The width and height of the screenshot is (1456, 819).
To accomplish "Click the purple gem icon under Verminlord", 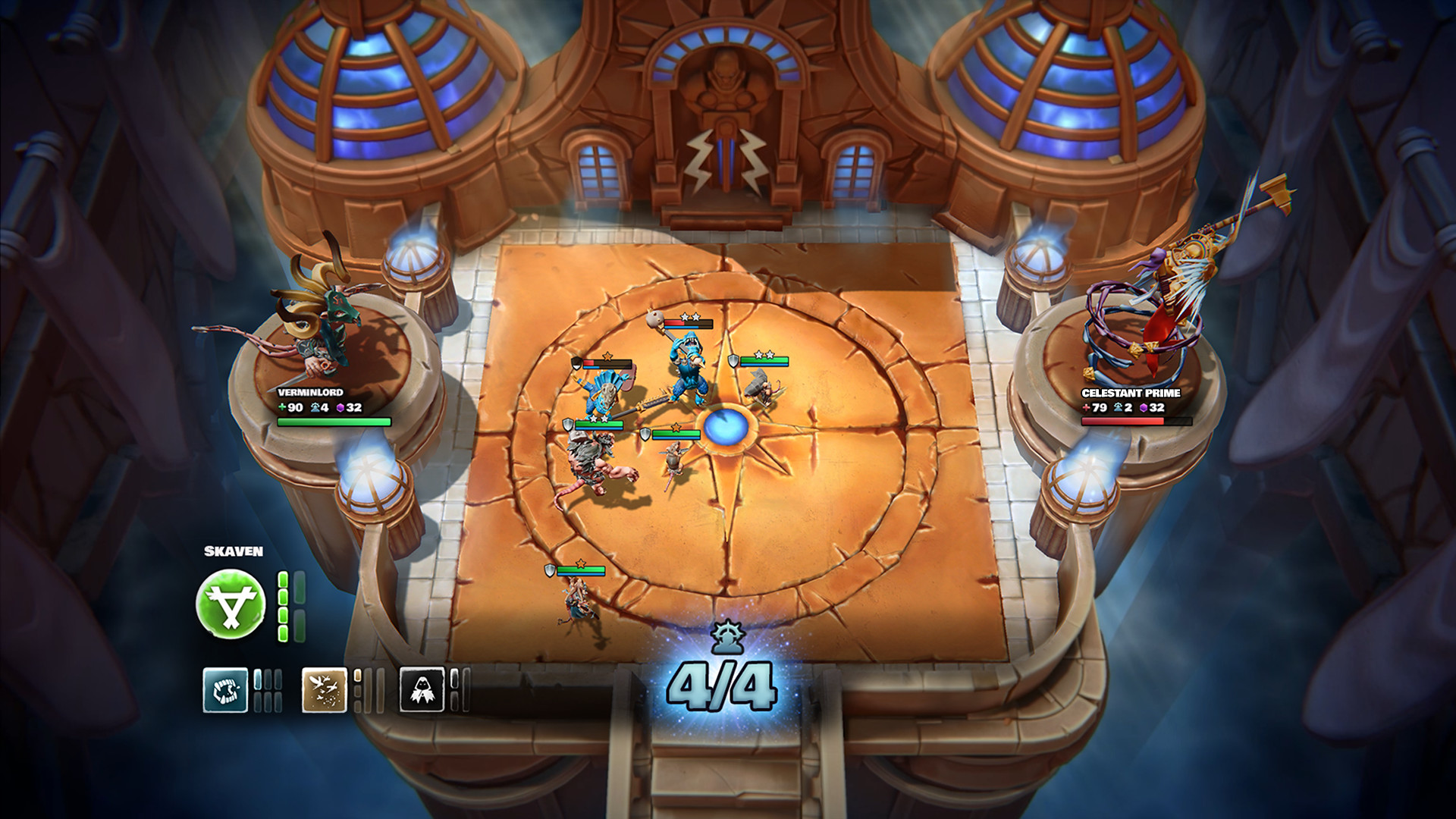I will click(340, 408).
